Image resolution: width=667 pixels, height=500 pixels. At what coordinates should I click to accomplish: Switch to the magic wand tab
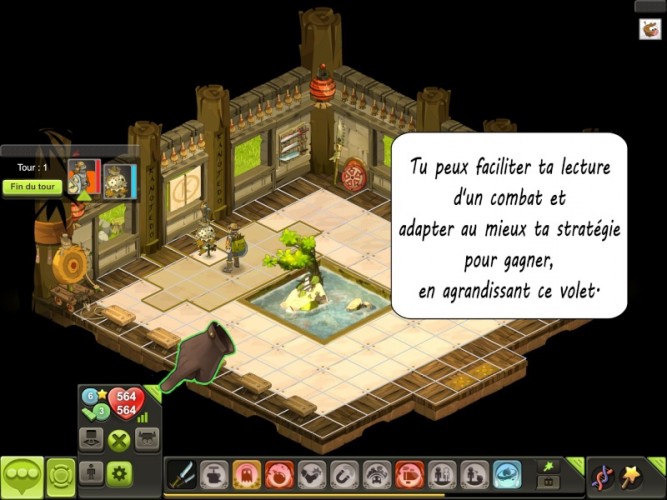[632, 476]
